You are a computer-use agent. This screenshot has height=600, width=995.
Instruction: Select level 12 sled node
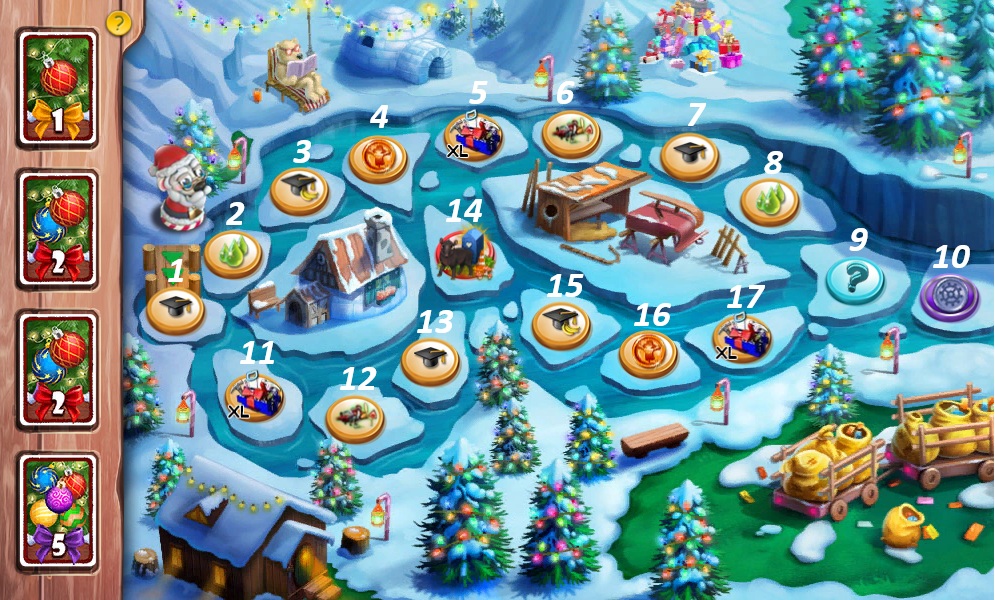[x=354, y=417]
